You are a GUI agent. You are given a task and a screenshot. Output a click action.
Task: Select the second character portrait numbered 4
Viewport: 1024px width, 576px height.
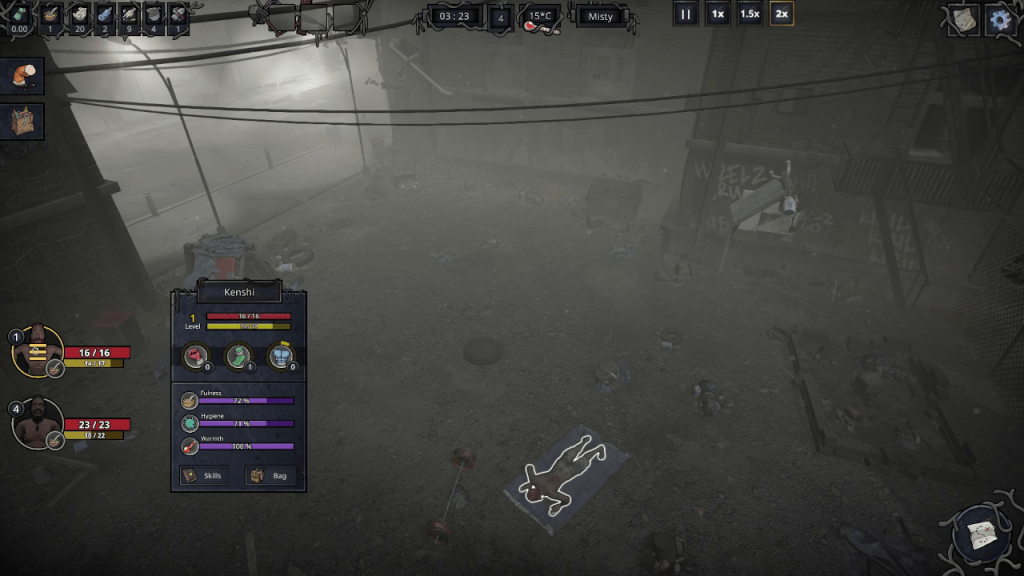pos(38,421)
